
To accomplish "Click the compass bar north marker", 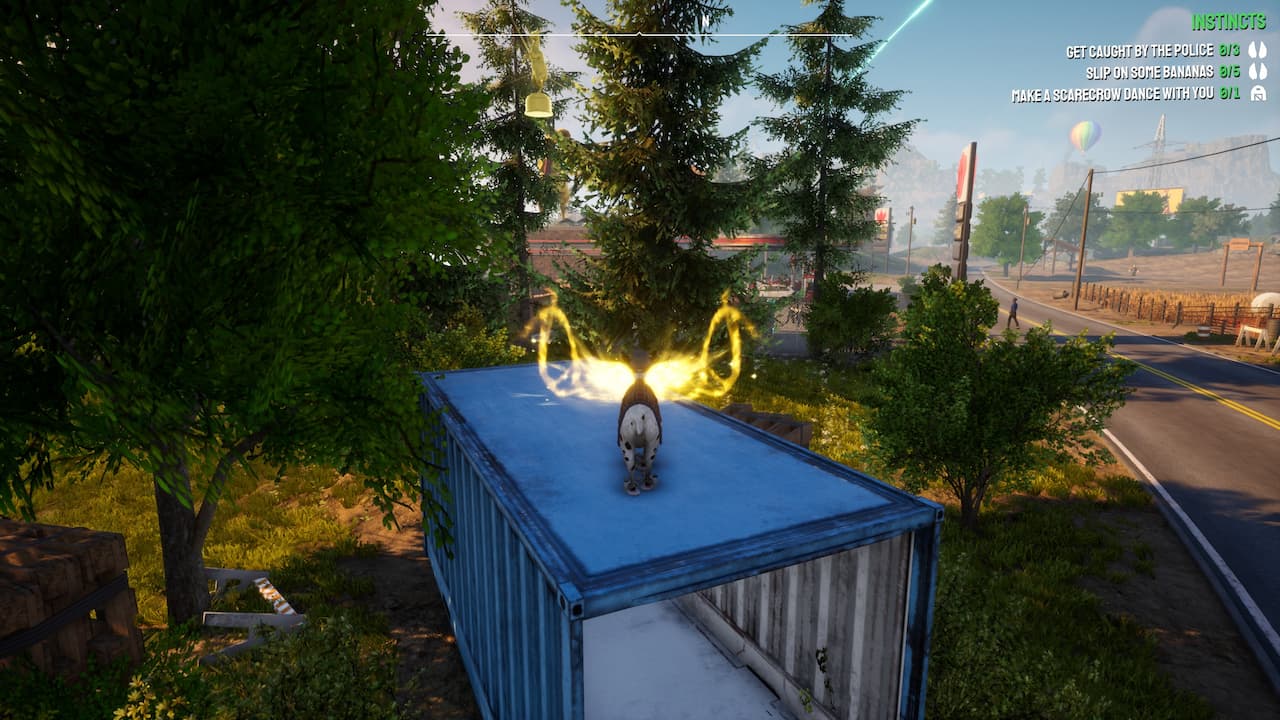I will 705,20.
